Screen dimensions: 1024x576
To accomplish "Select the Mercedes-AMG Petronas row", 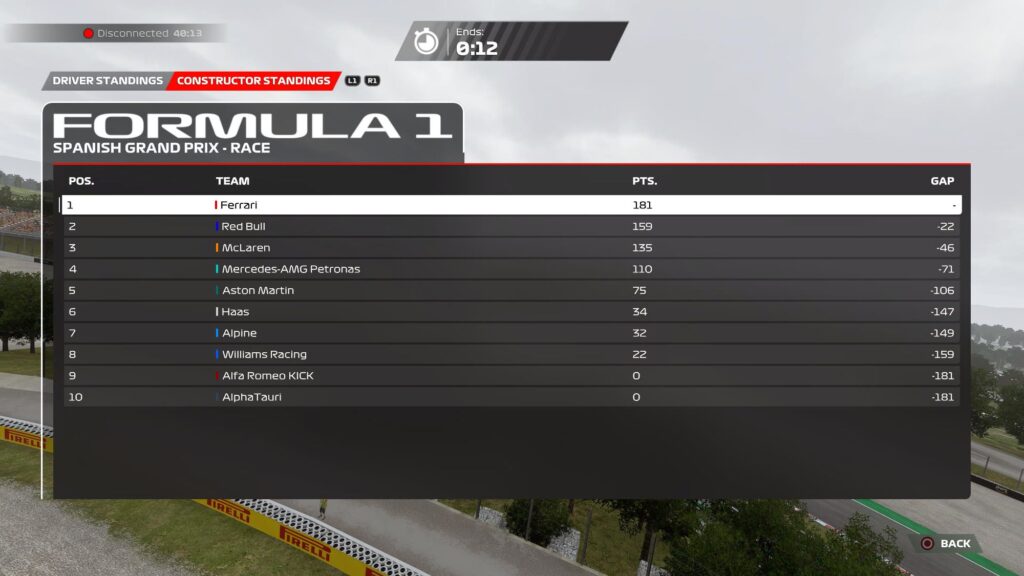I will [510, 269].
